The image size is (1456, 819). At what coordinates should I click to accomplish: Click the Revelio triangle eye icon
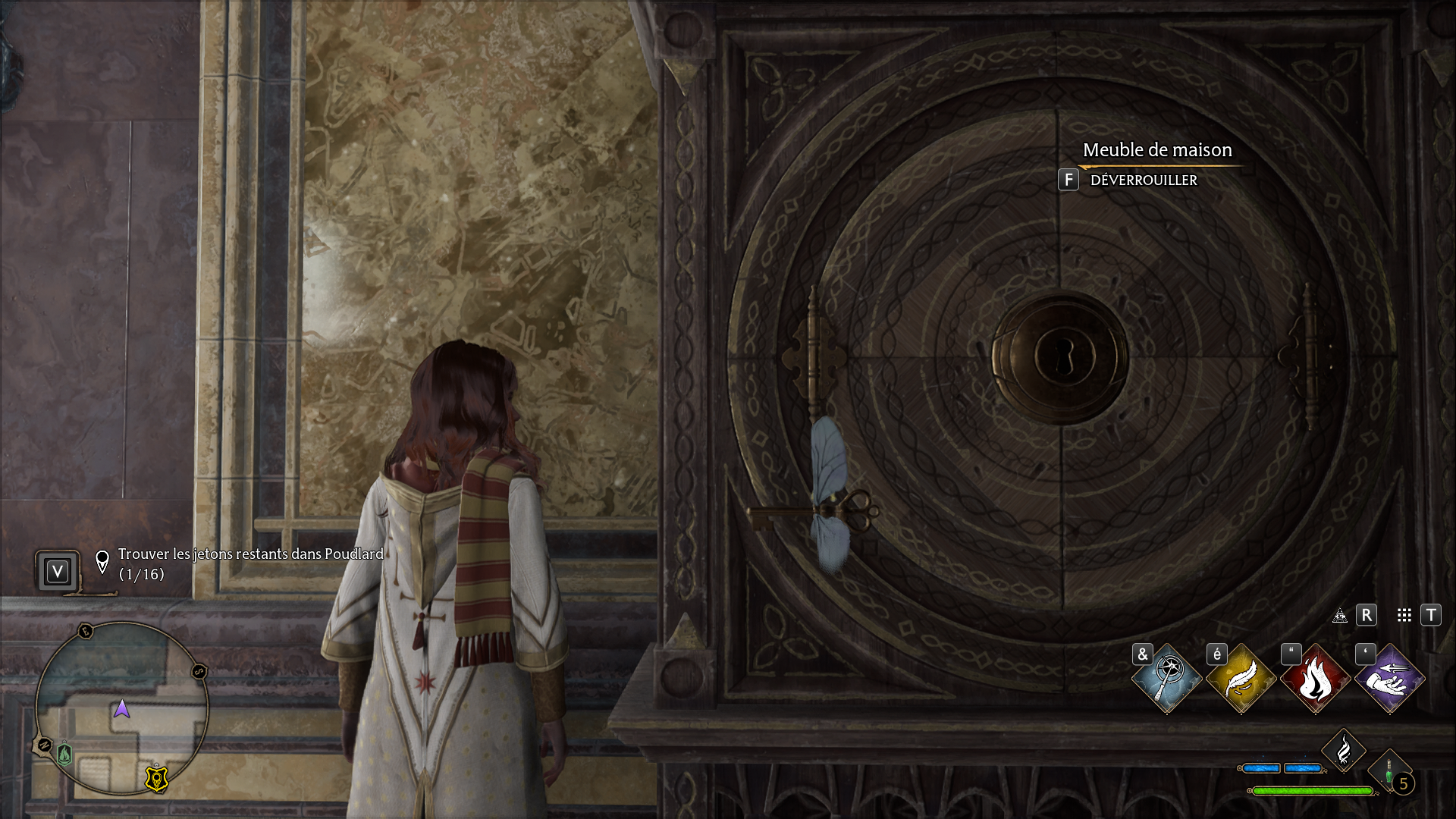coord(1340,615)
